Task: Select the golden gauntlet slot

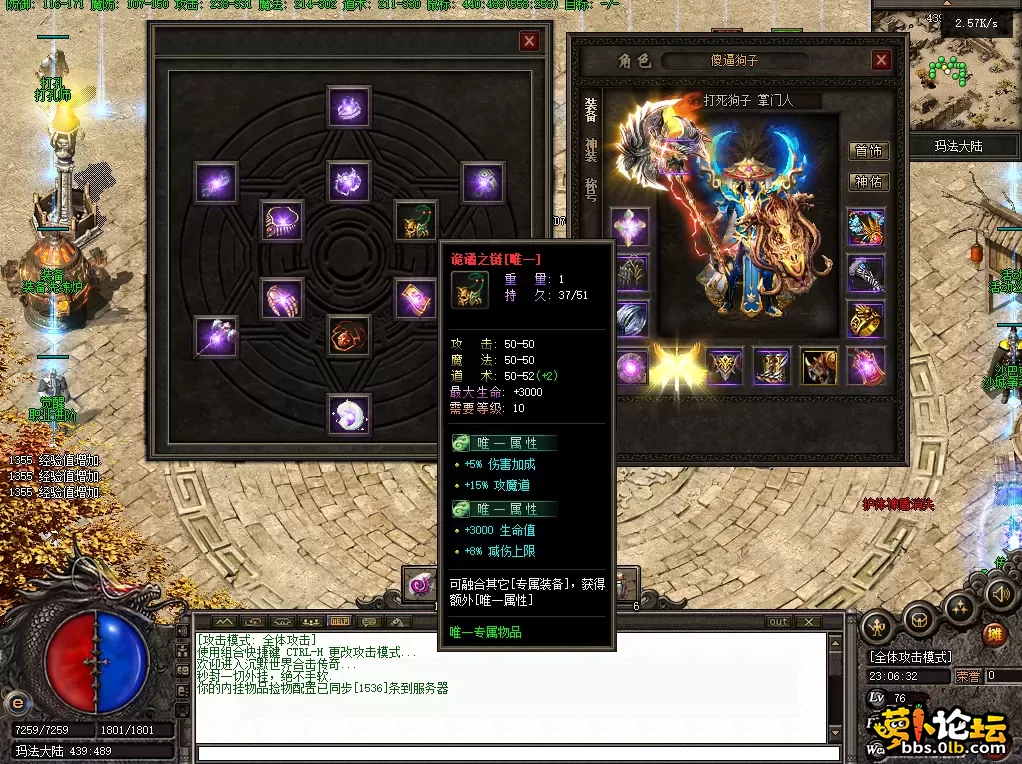Action: pyautogui.click(x=282, y=298)
